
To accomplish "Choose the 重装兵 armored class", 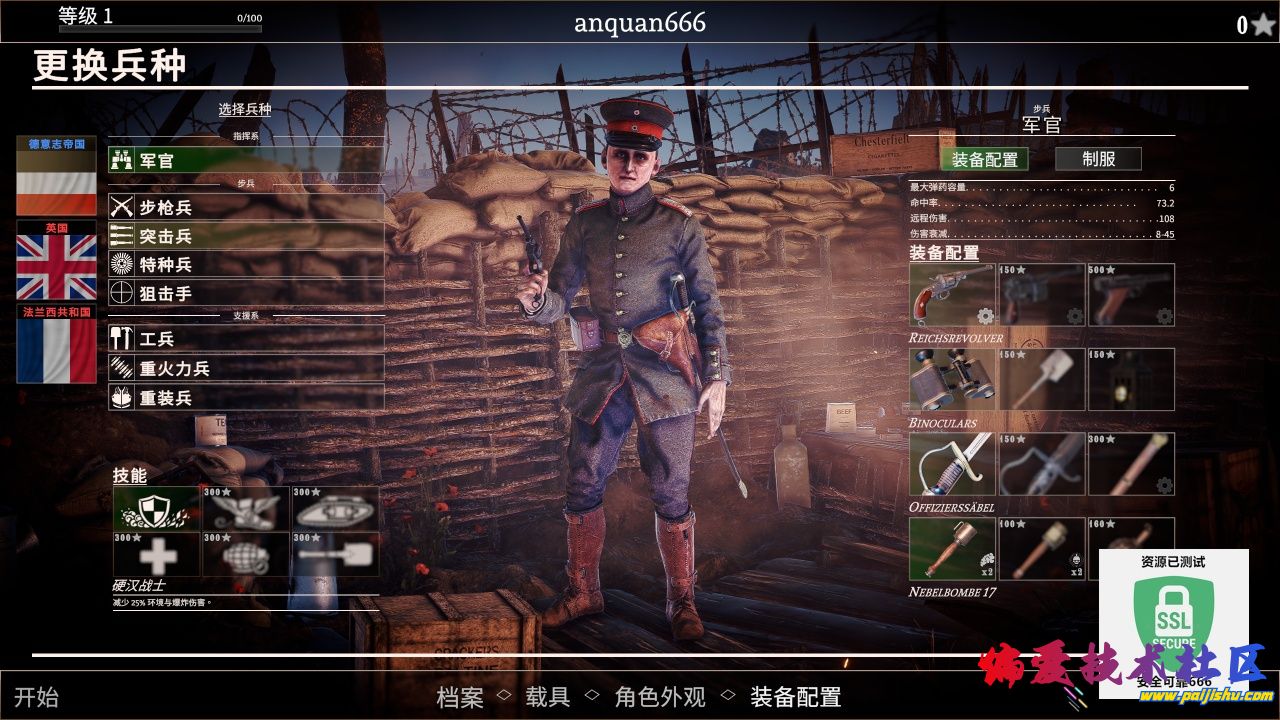I will click(246, 397).
